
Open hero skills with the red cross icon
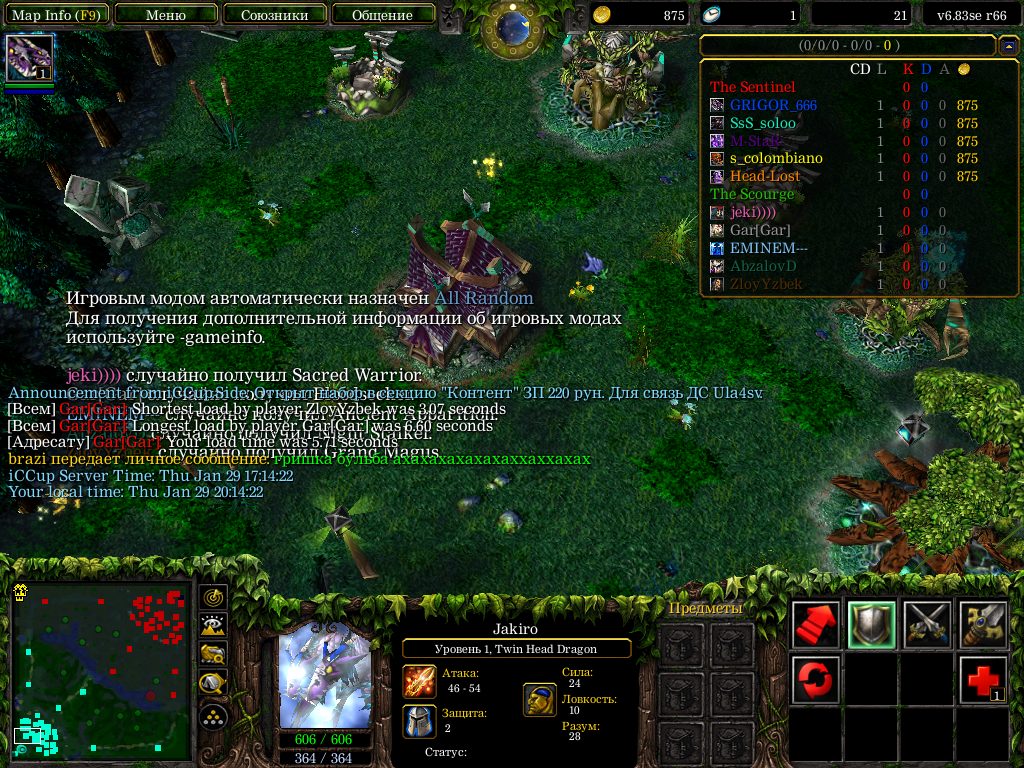click(983, 680)
